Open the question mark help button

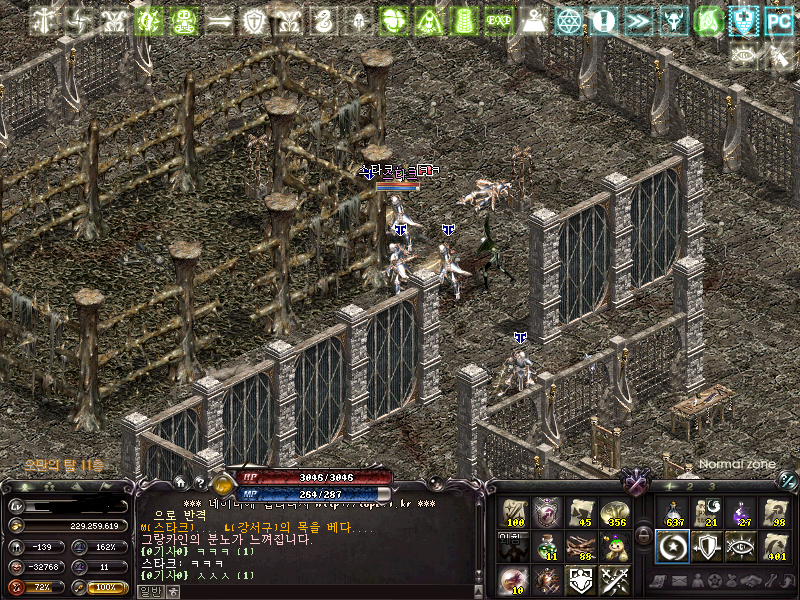[x=200, y=482]
